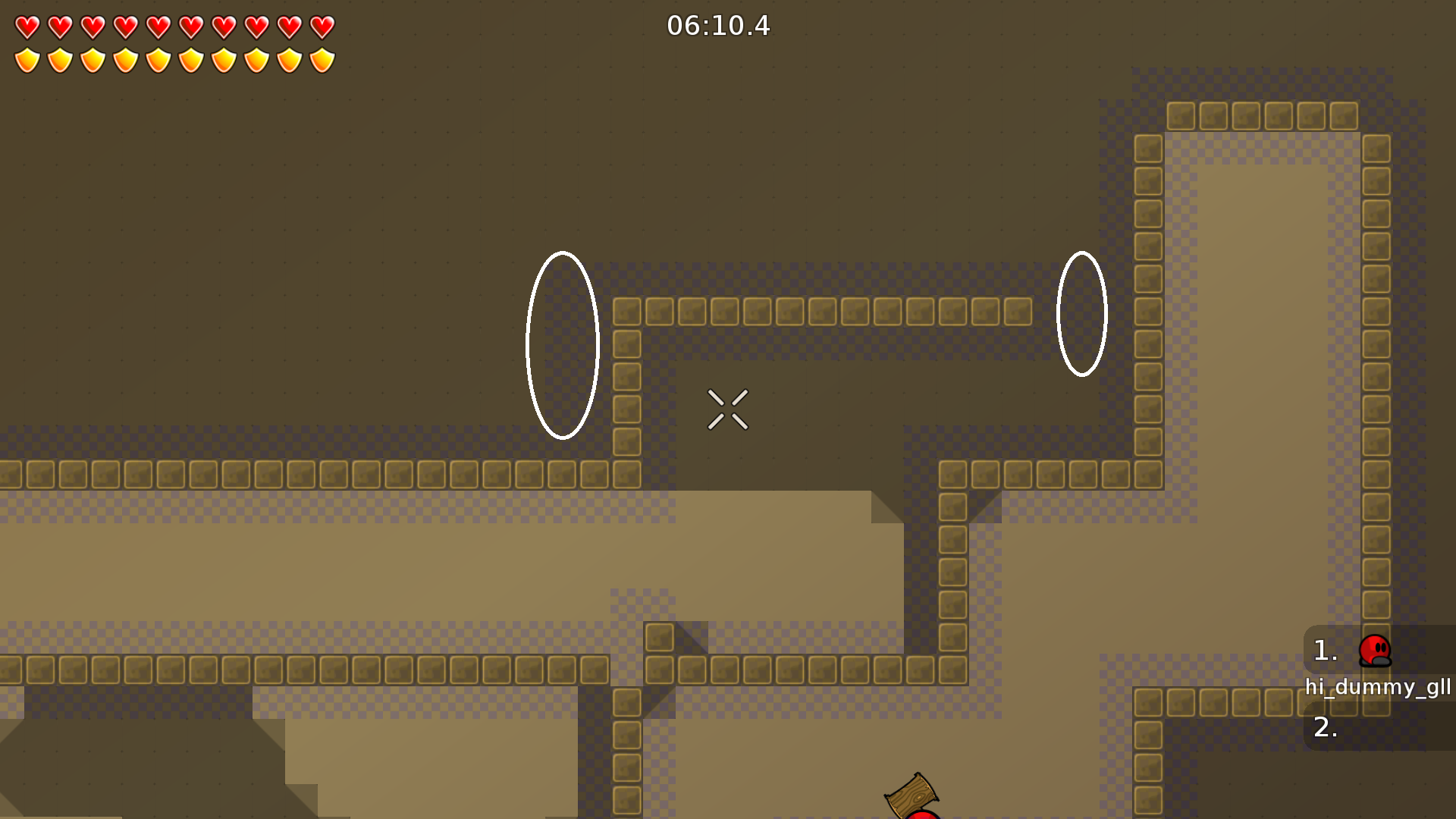1456x819 pixels.
Task: Click the crosshair in the map center
Action: coord(729,409)
